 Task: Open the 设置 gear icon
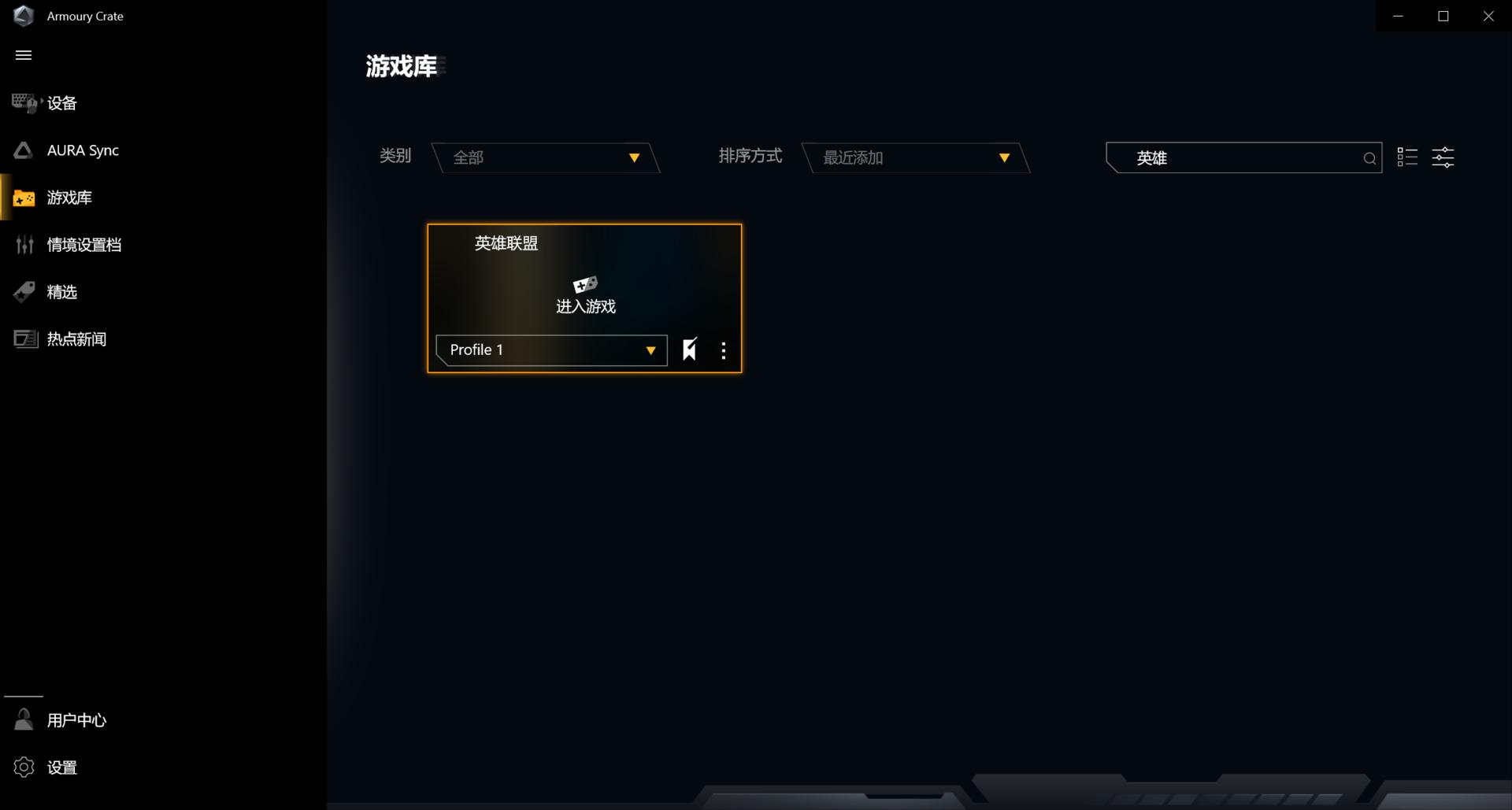[24, 767]
